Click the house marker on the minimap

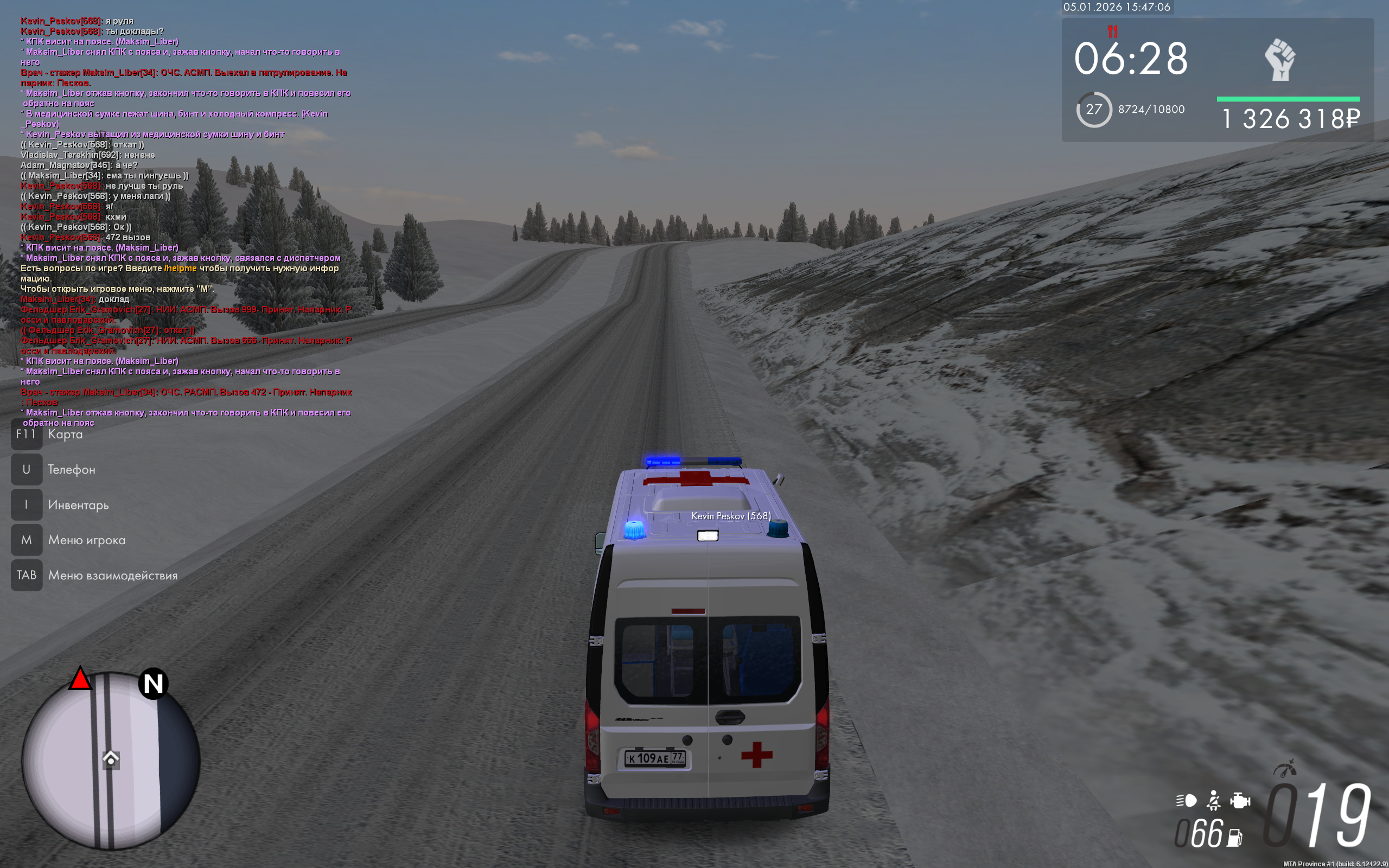(x=111, y=759)
